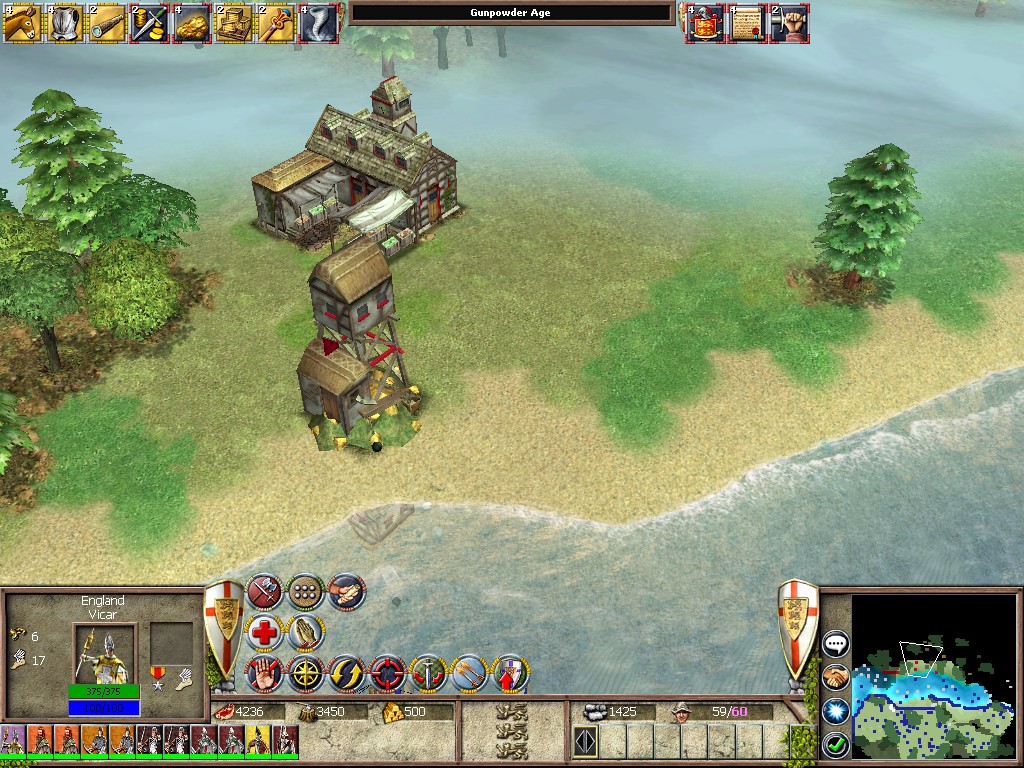Click the shield with red up-arrow button
Image resolution: width=1024 pixels, height=768 pixels.
point(511,674)
